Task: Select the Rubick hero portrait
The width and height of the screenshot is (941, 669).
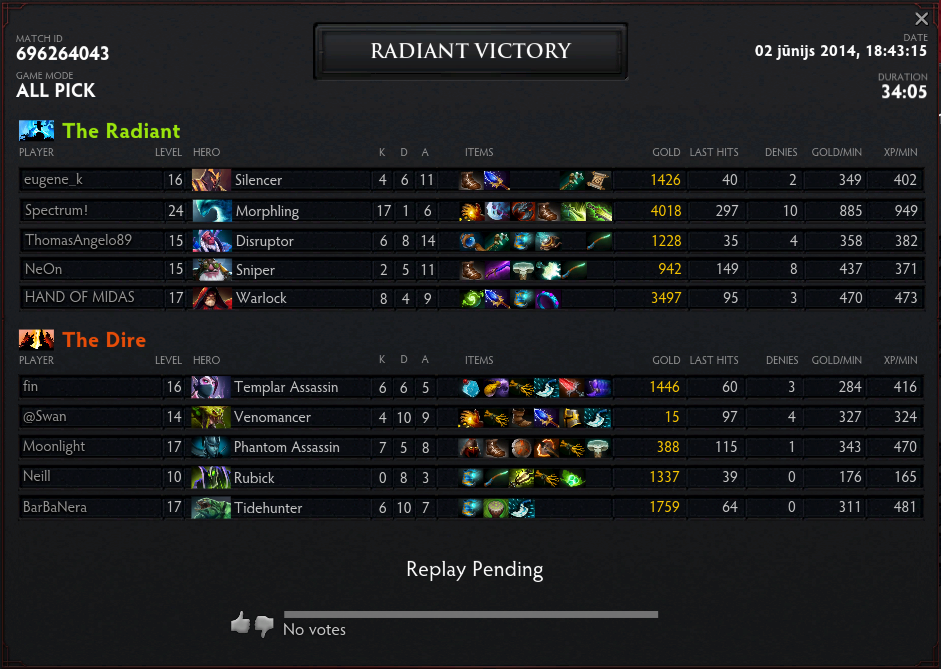Action: pyautogui.click(x=211, y=478)
